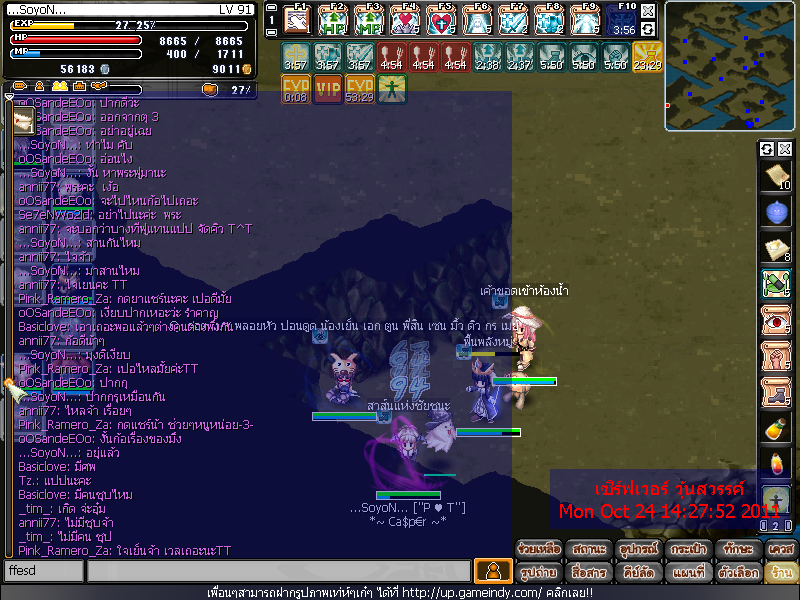
Task: Click the minimap
Action: (x=730, y=66)
